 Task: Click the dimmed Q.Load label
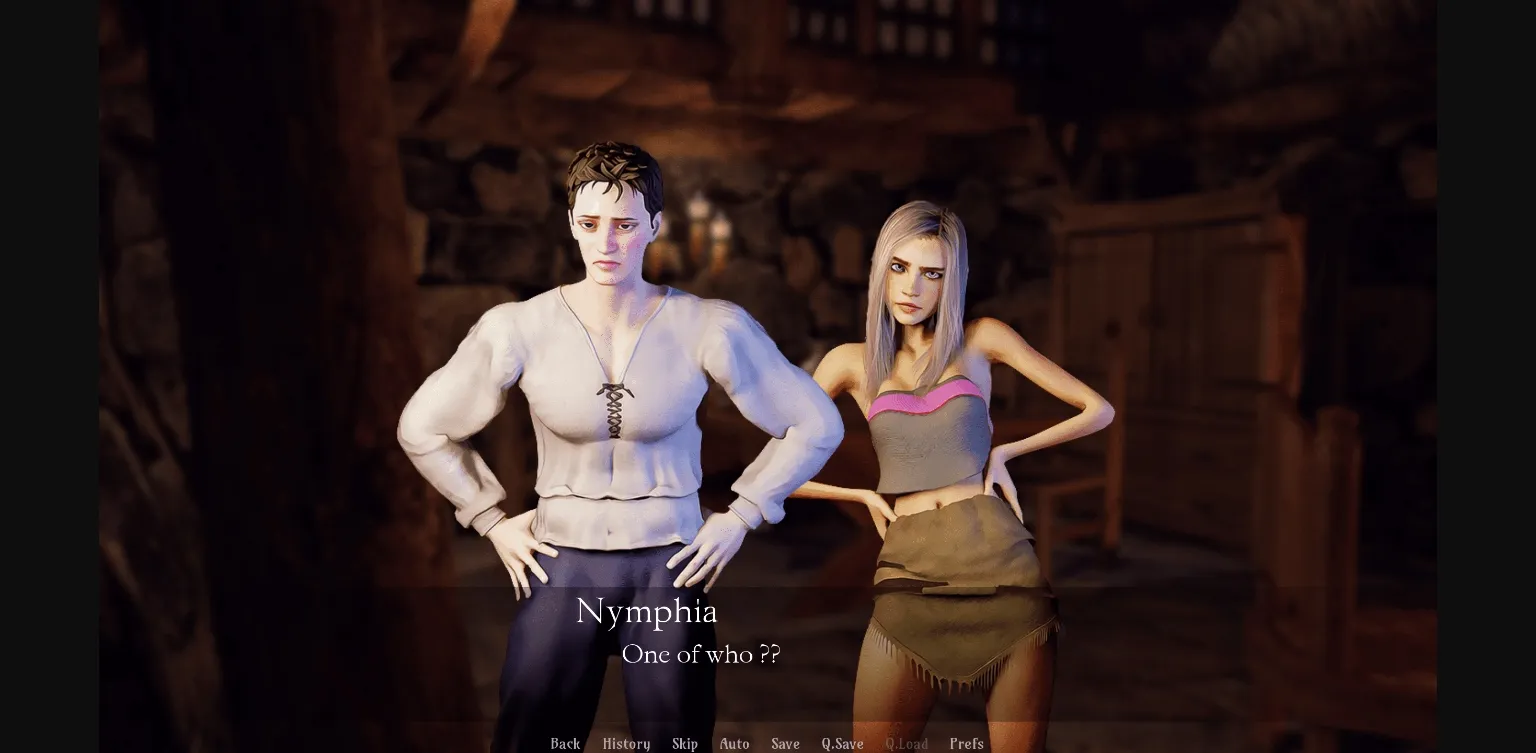907,744
